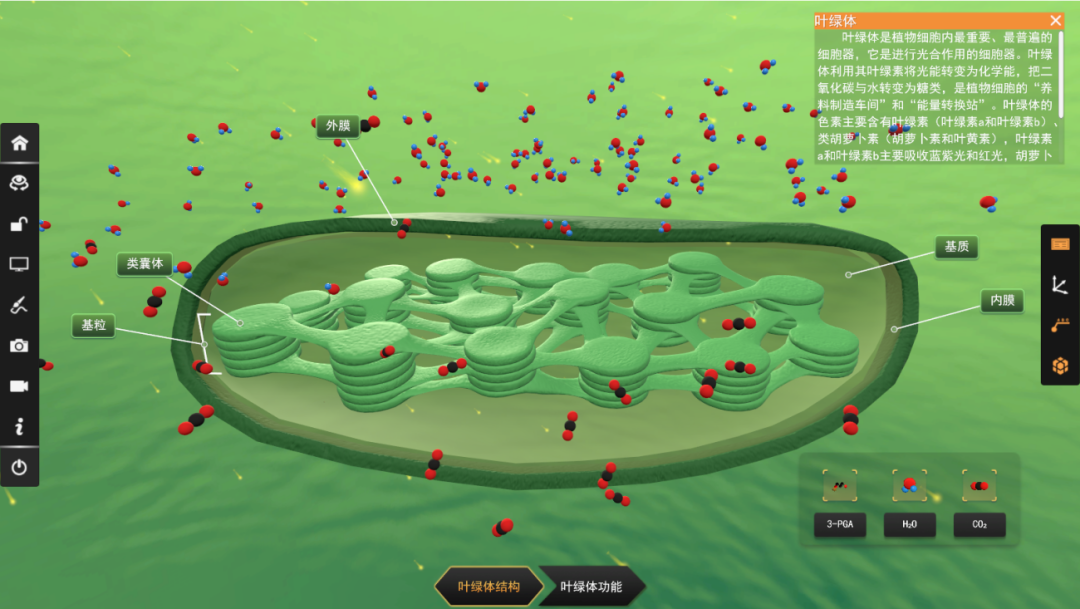Open the orange hexagon cube icon

[1060, 366]
